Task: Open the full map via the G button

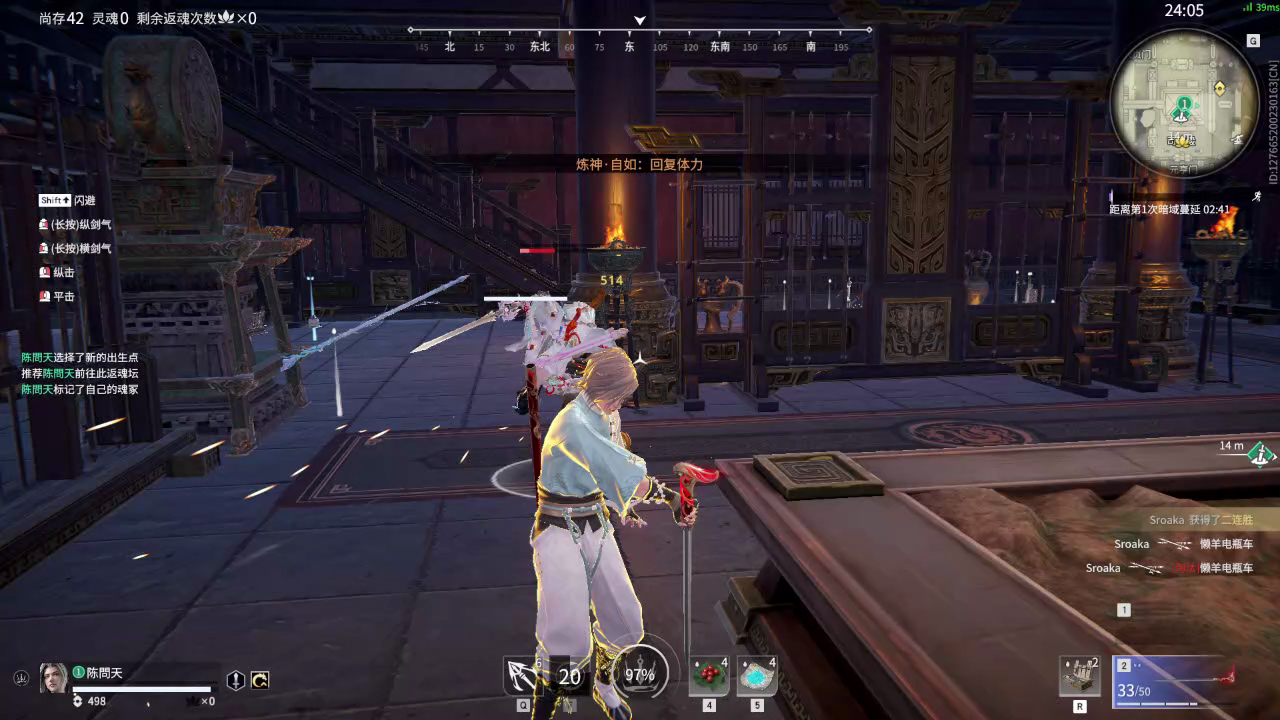Action: pyautogui.click(x=1252, y=40)
